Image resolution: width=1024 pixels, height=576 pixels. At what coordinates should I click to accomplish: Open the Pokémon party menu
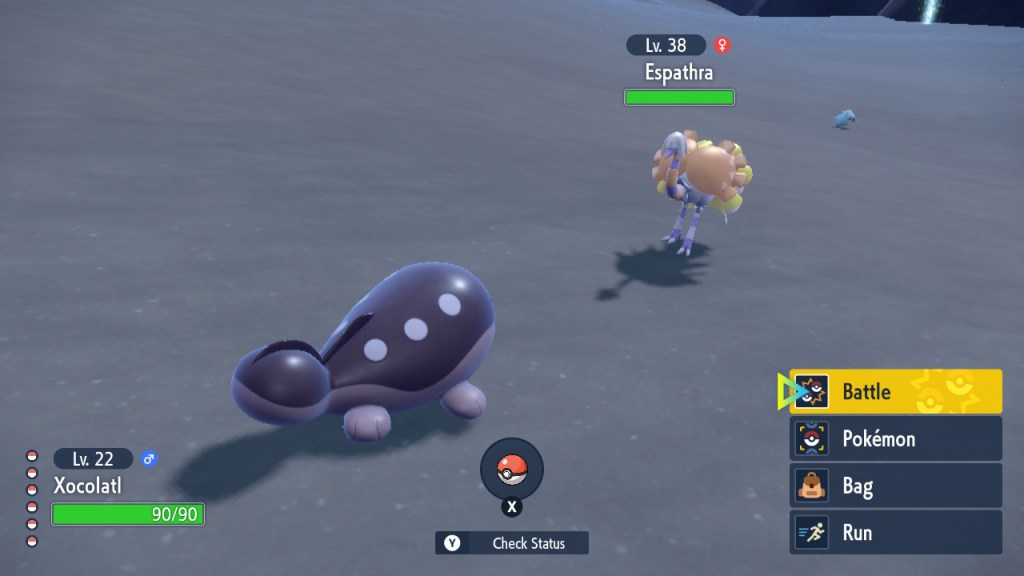895,439
